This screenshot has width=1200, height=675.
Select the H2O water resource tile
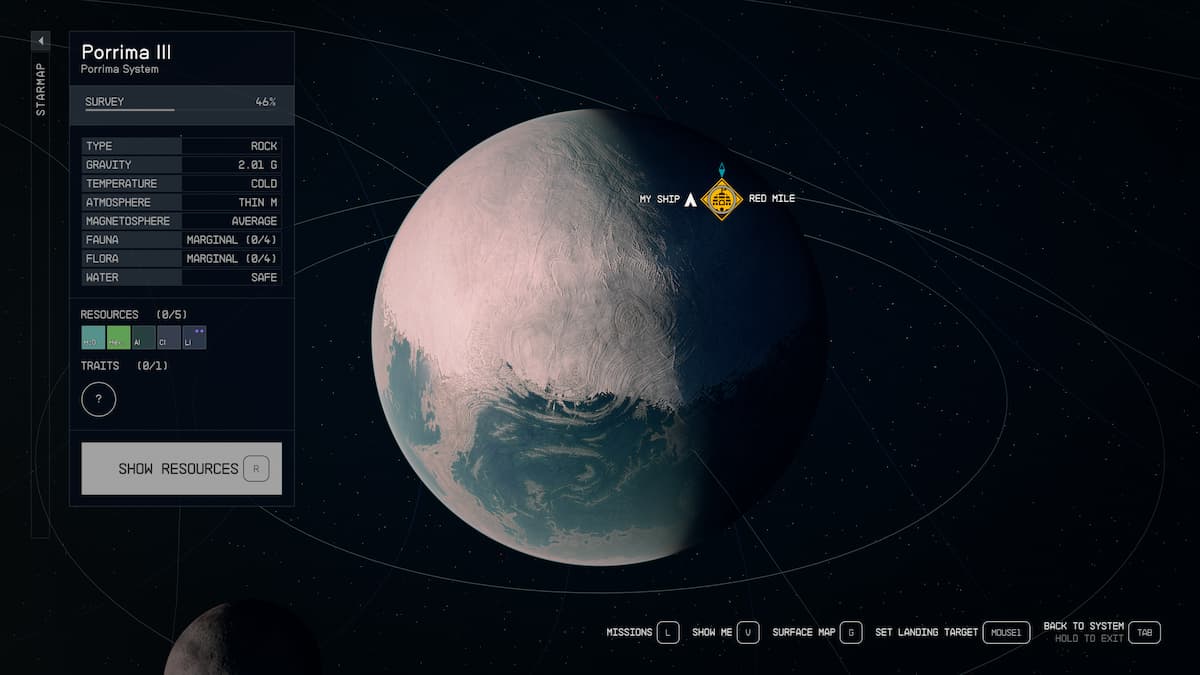[x=92, y=338]
